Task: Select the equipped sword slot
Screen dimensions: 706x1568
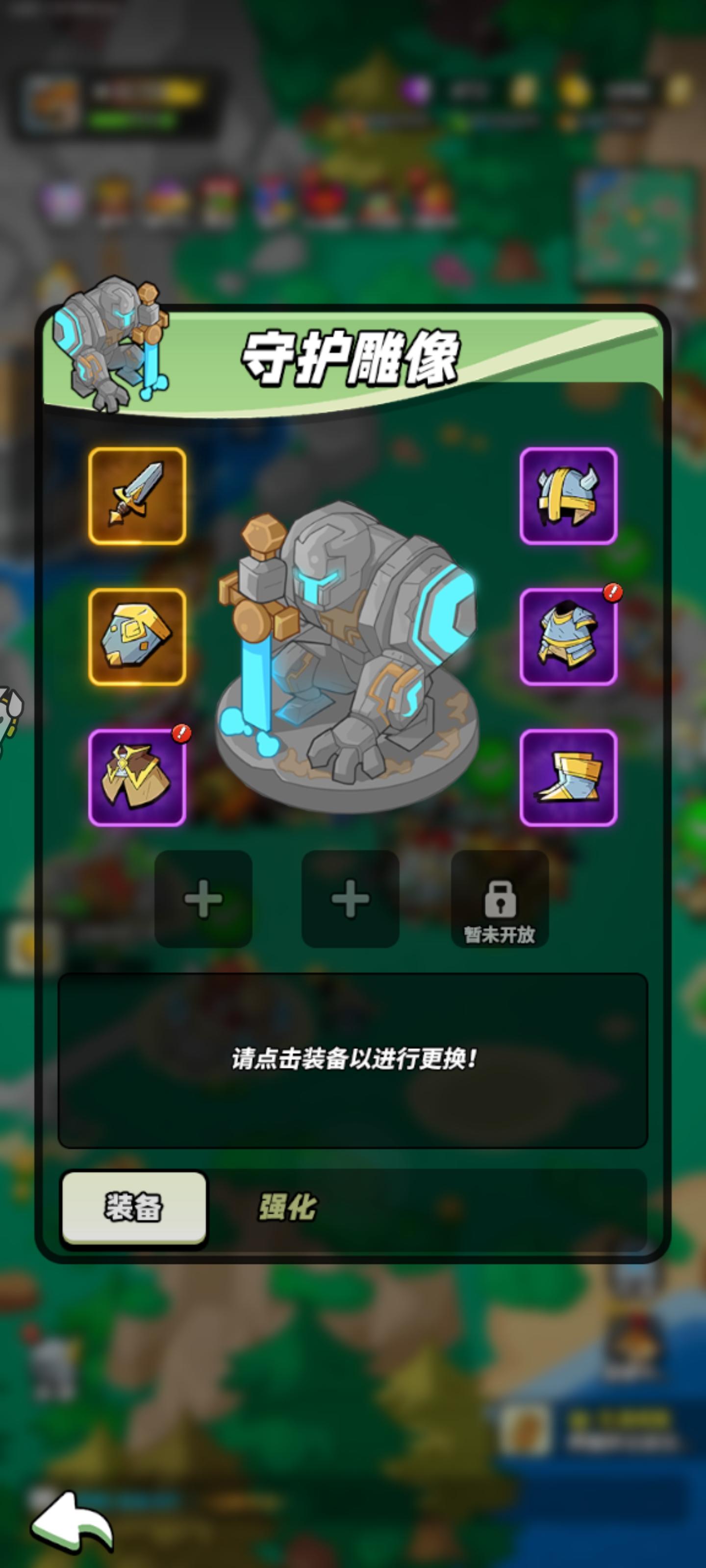Action: pyautogui.click(x=138, y=497)
